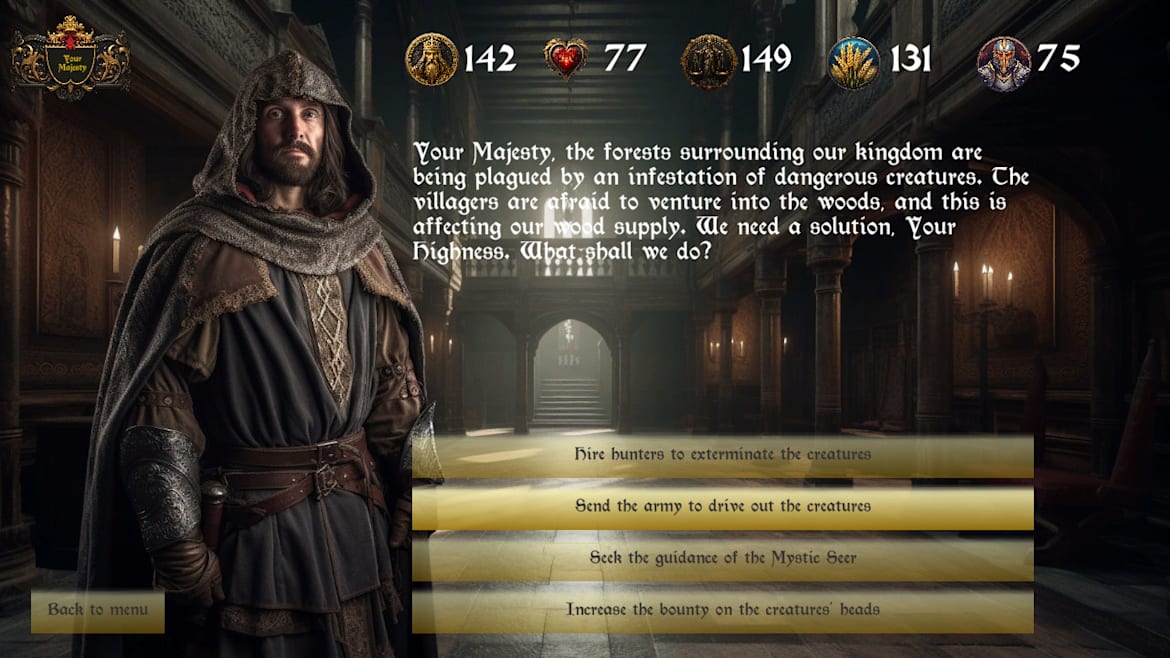Screen dimensions: 1170x658
Task: Choose "Hire hunters to exterminate the creatures"
Action: [722, 455]
